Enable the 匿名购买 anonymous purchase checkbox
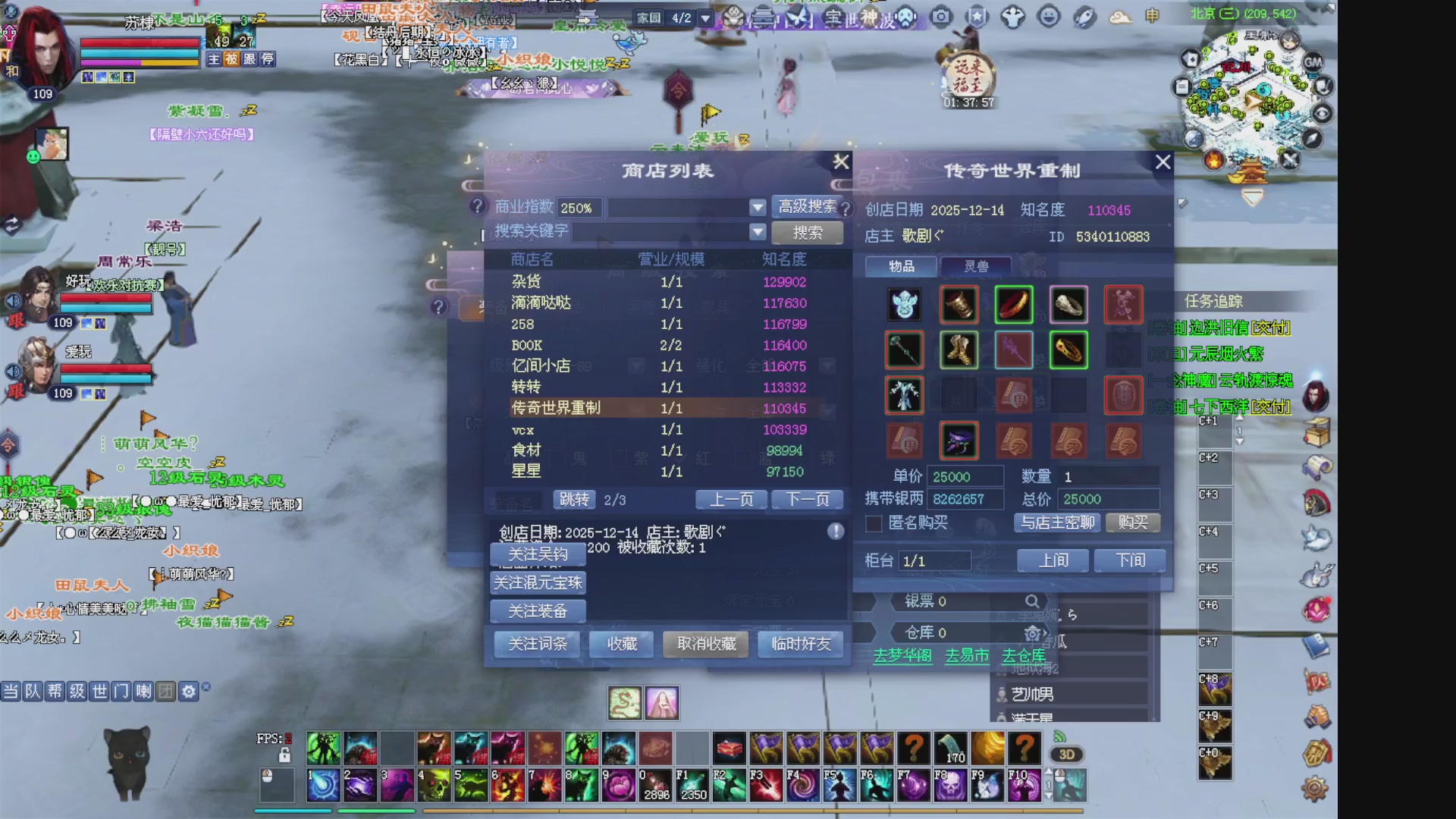1456x819 pixels. [872, 524]
